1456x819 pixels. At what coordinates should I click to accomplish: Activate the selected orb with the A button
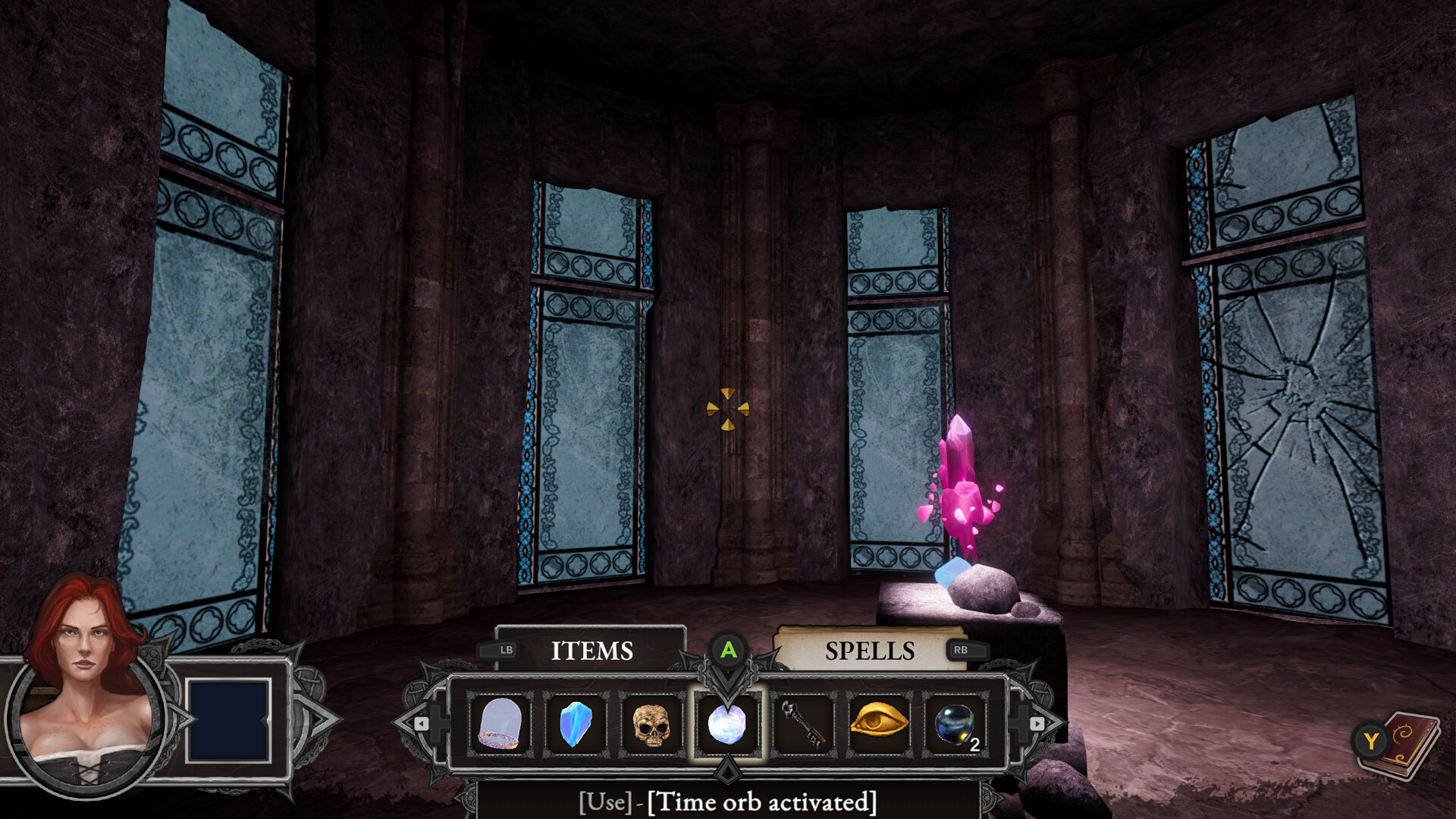click(729, 651)
